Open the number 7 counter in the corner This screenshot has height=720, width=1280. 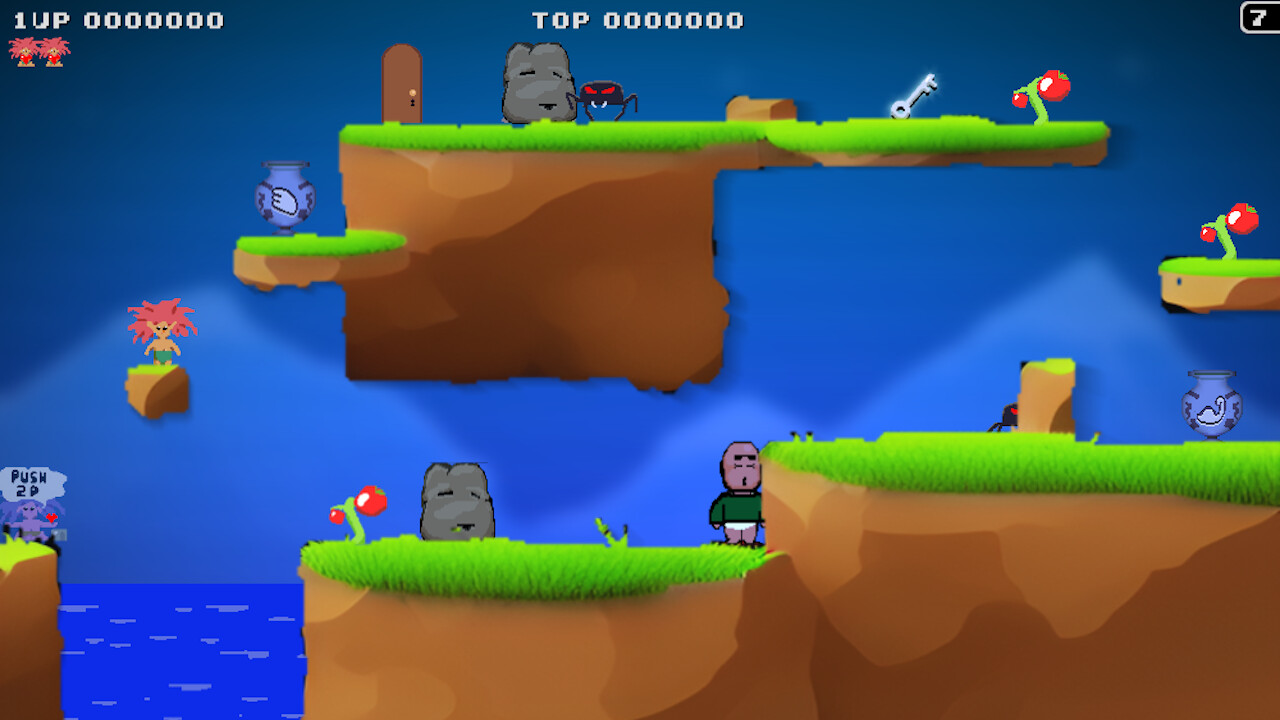(1257, 18)
